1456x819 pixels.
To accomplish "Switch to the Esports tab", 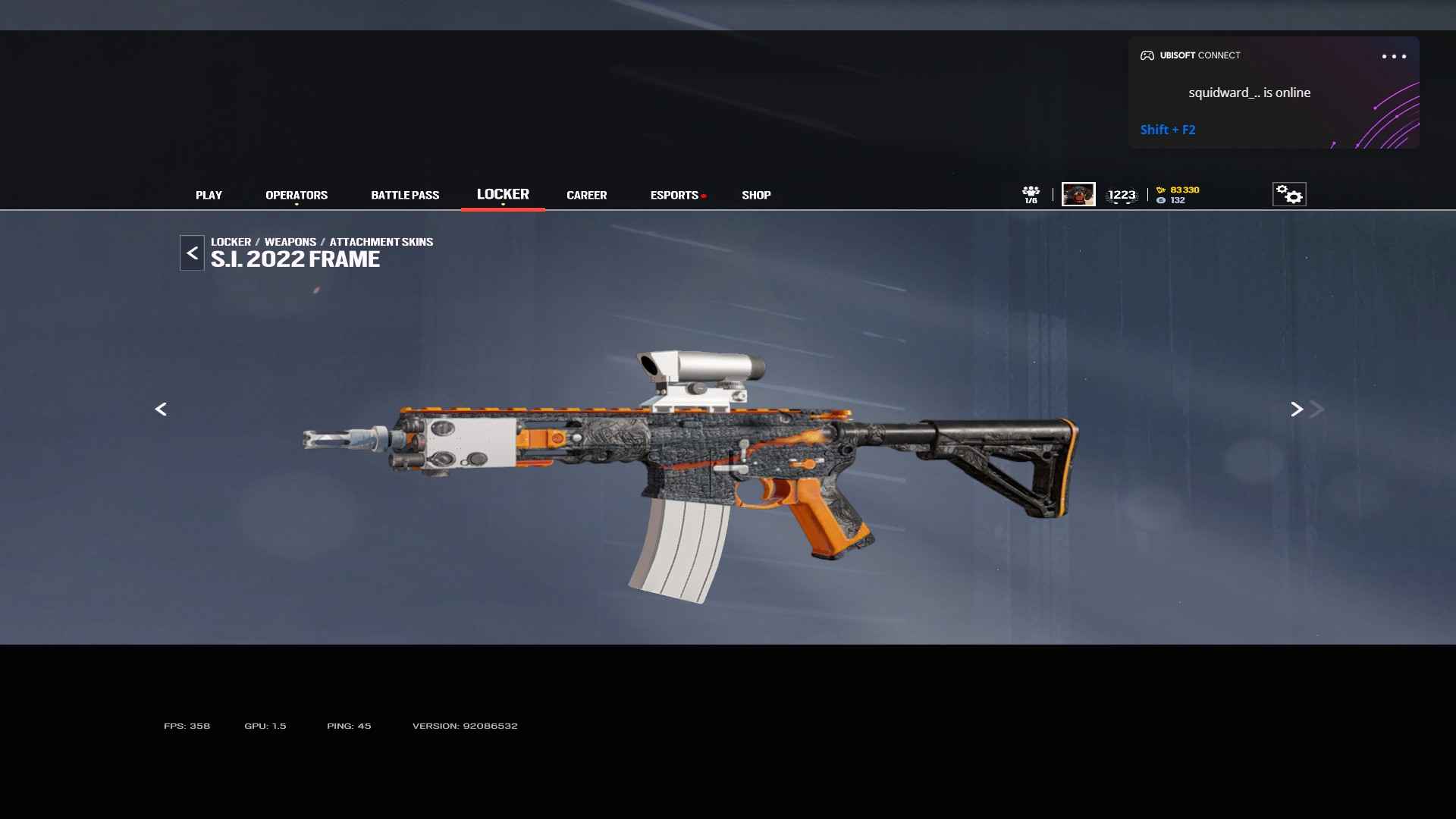I will pos(674,195).
